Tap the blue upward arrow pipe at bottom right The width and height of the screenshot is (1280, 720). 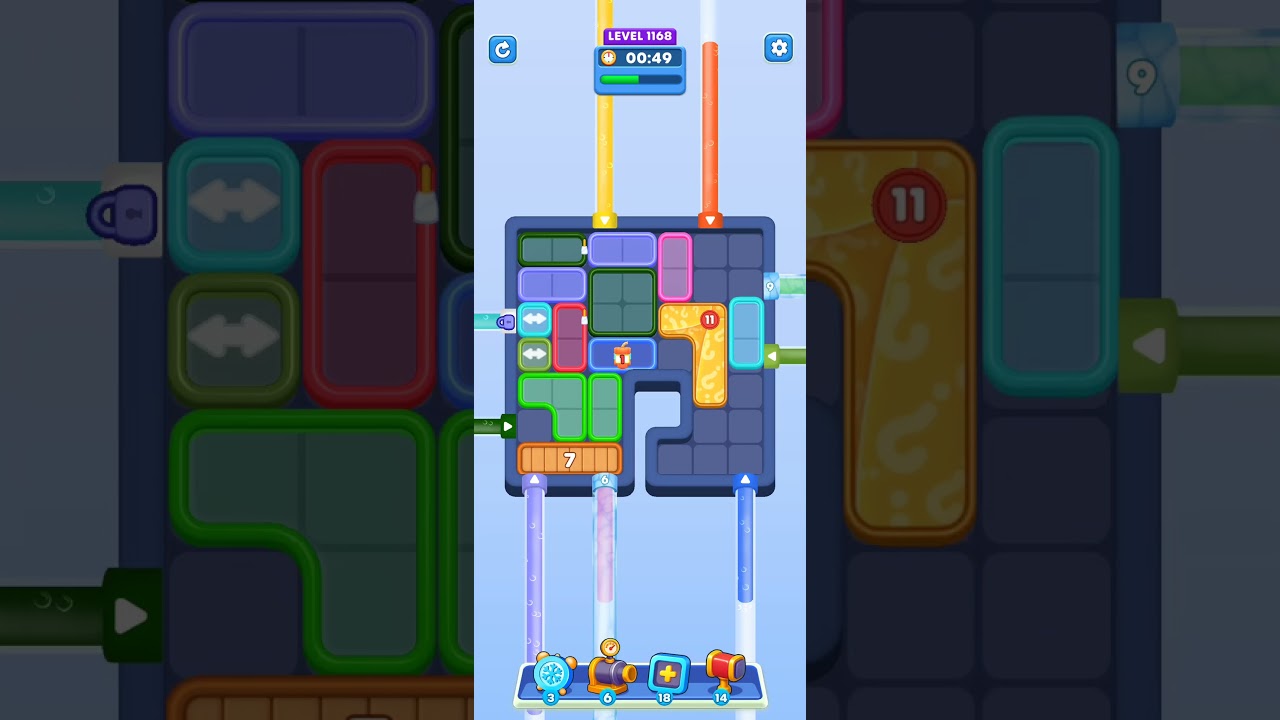click(x=745, y=480)
